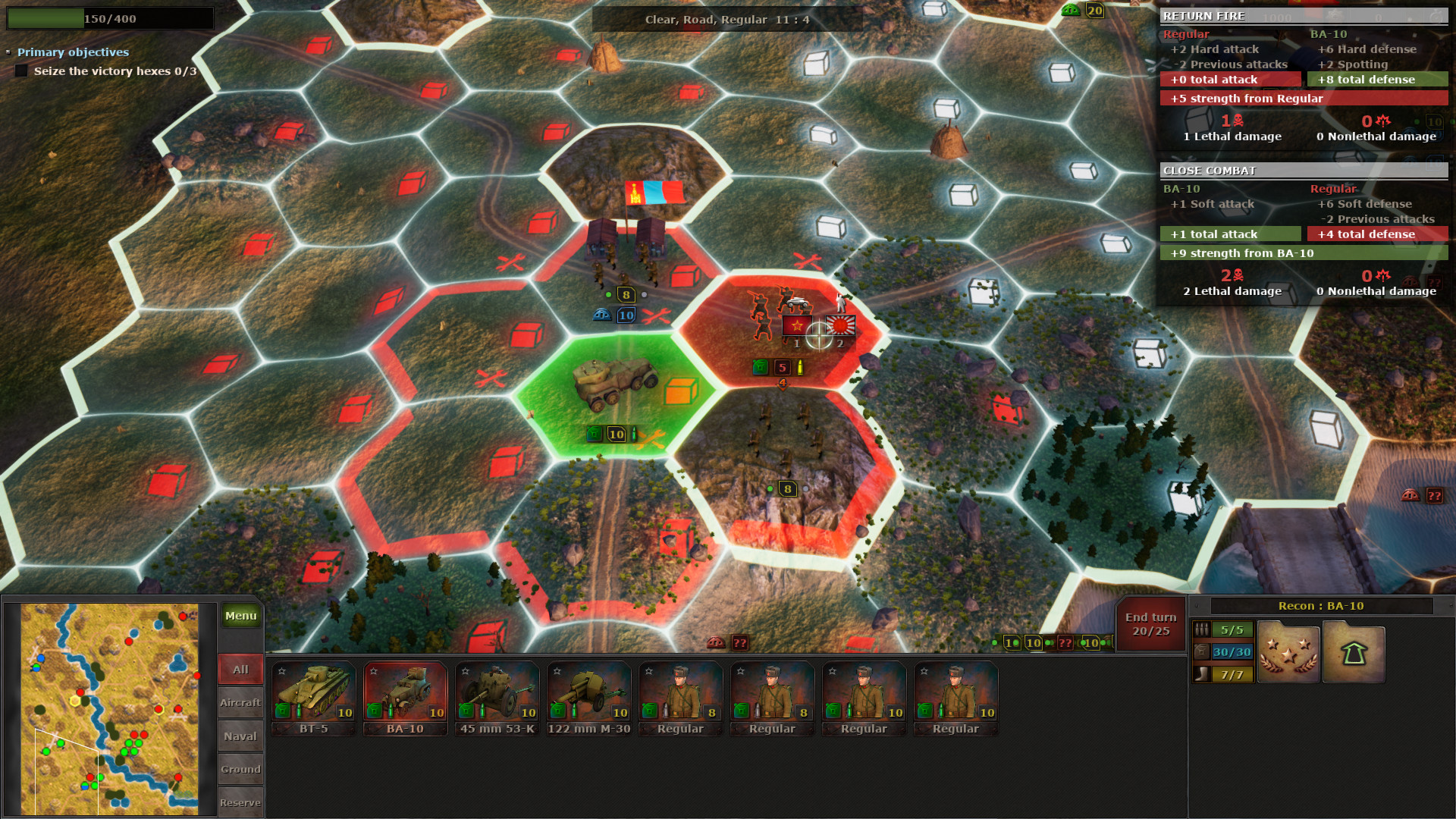Toggle the favorite star on the BT-5 card
1456x819 pixels.
click(x=281, y=670)
